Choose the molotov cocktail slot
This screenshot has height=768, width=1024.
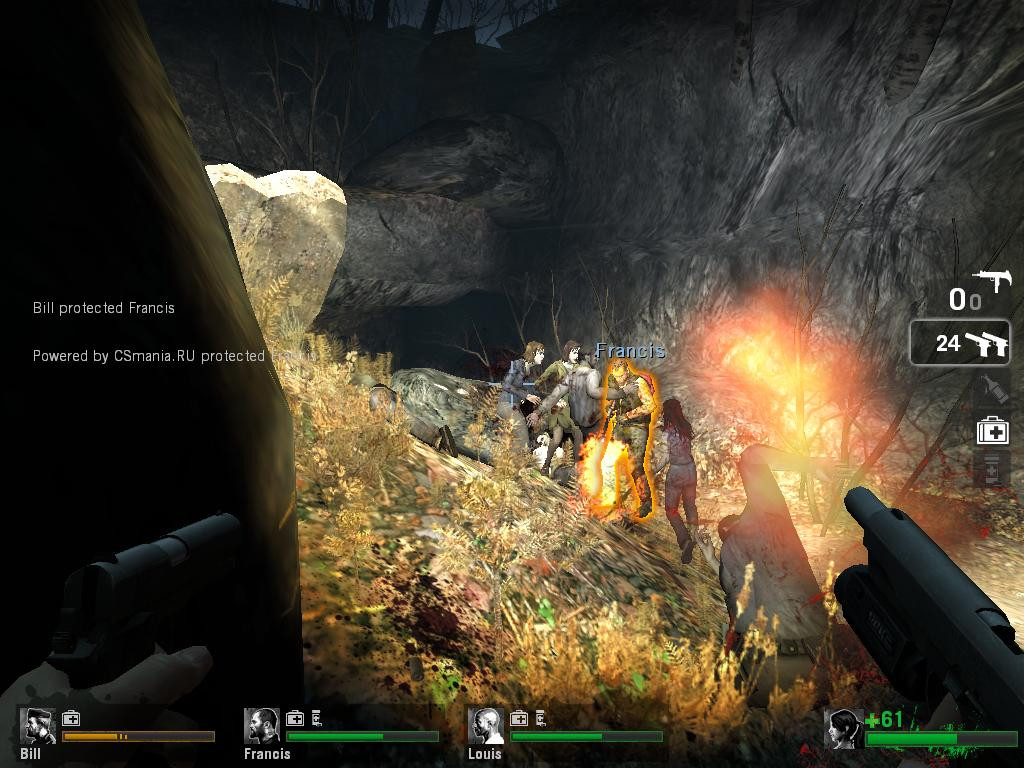[991, 390]
